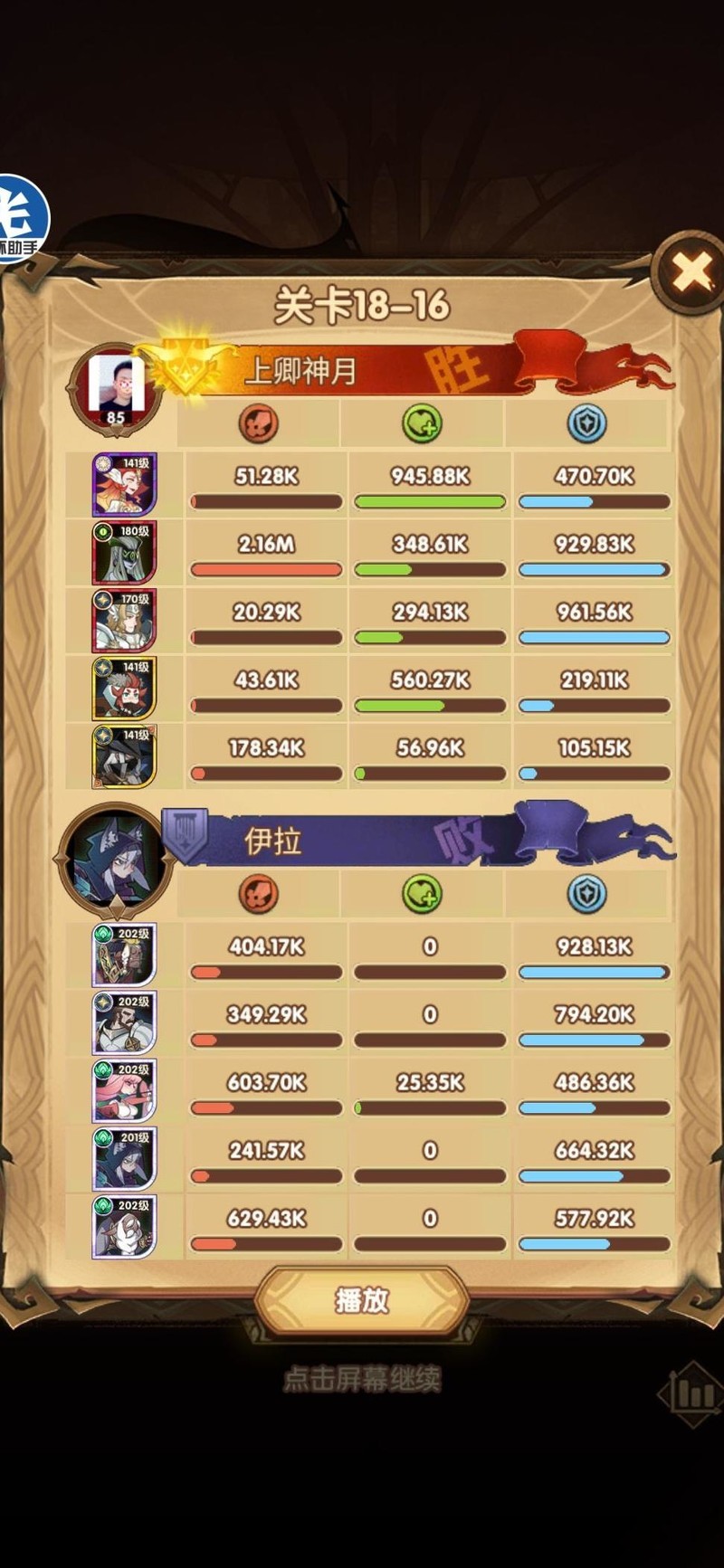Close the battle statistics panel
Viewport: 724px width, 1568px height.
[x=691, y=271]
